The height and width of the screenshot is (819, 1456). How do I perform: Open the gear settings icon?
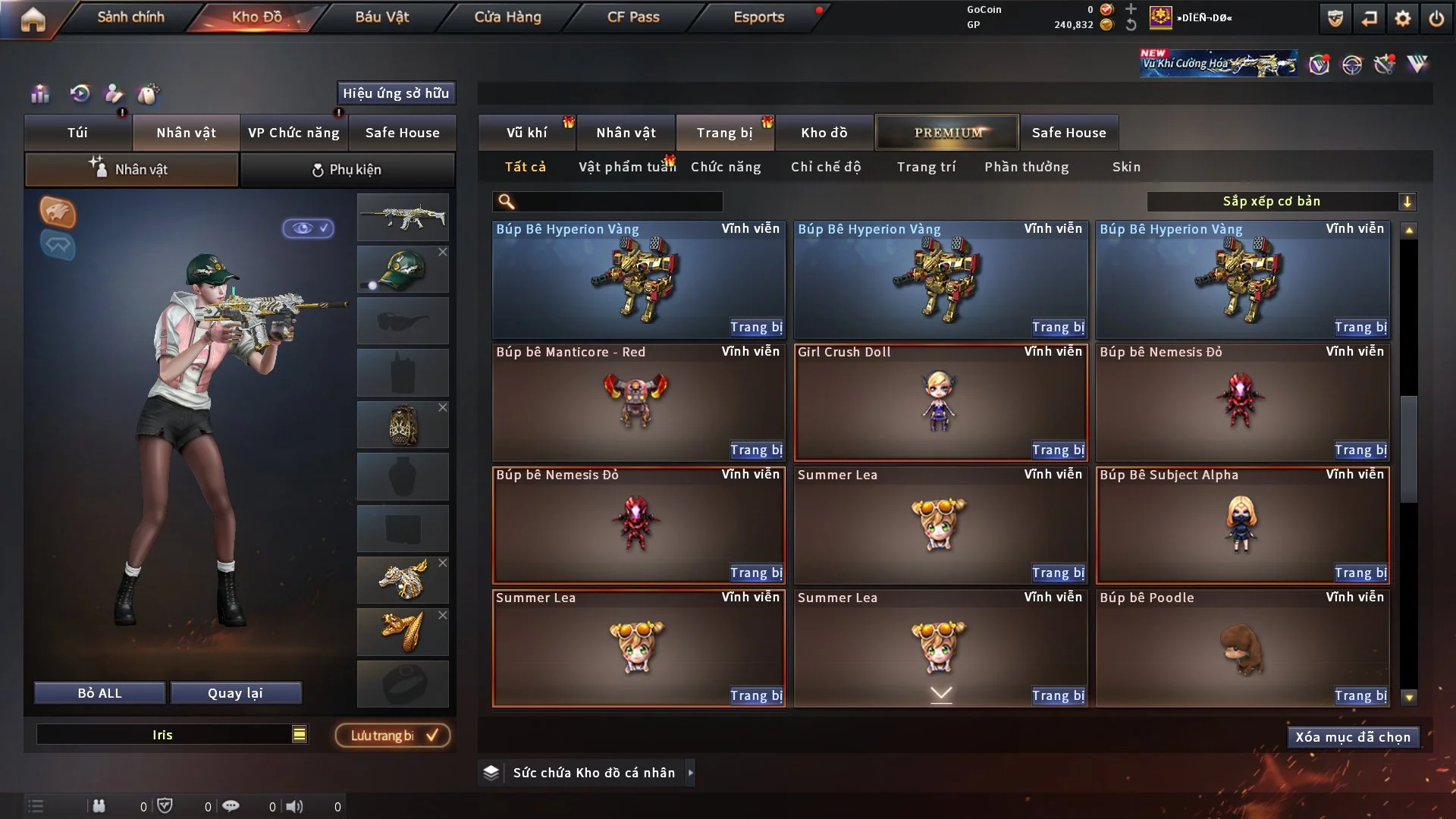pyautogui.click(x=1403, y=18)
